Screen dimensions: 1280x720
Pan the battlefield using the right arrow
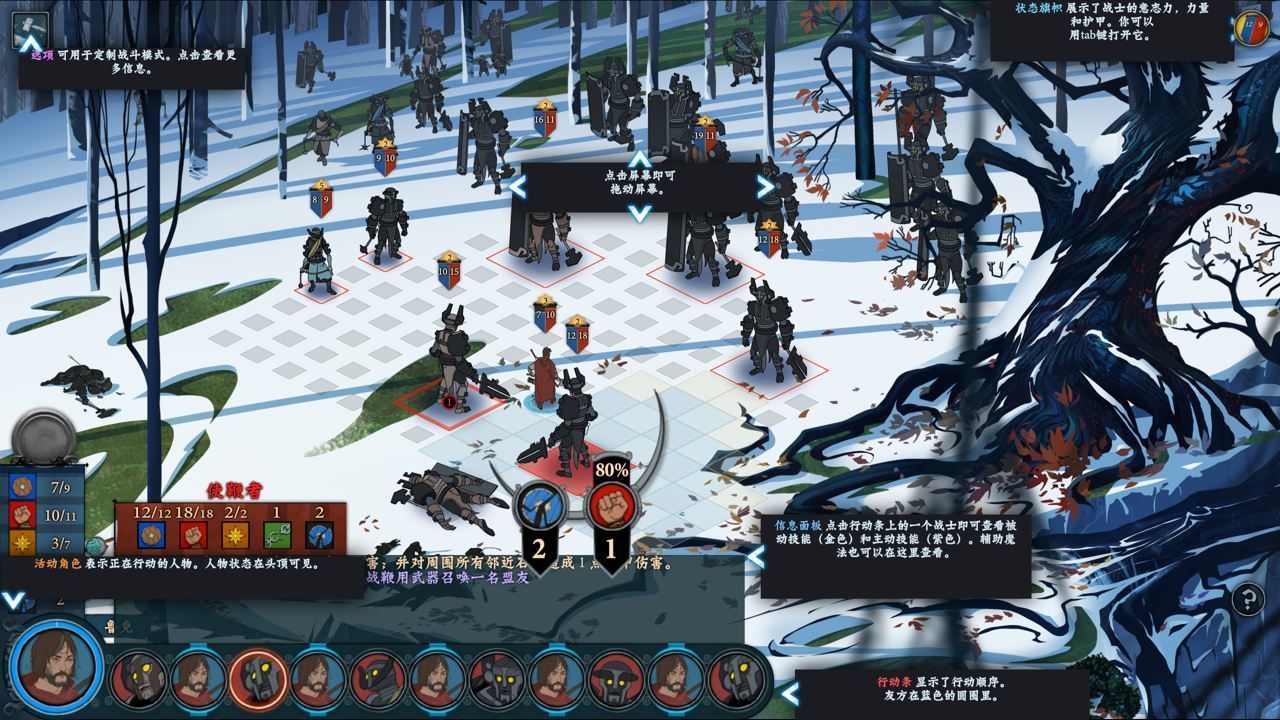[765, 186]
